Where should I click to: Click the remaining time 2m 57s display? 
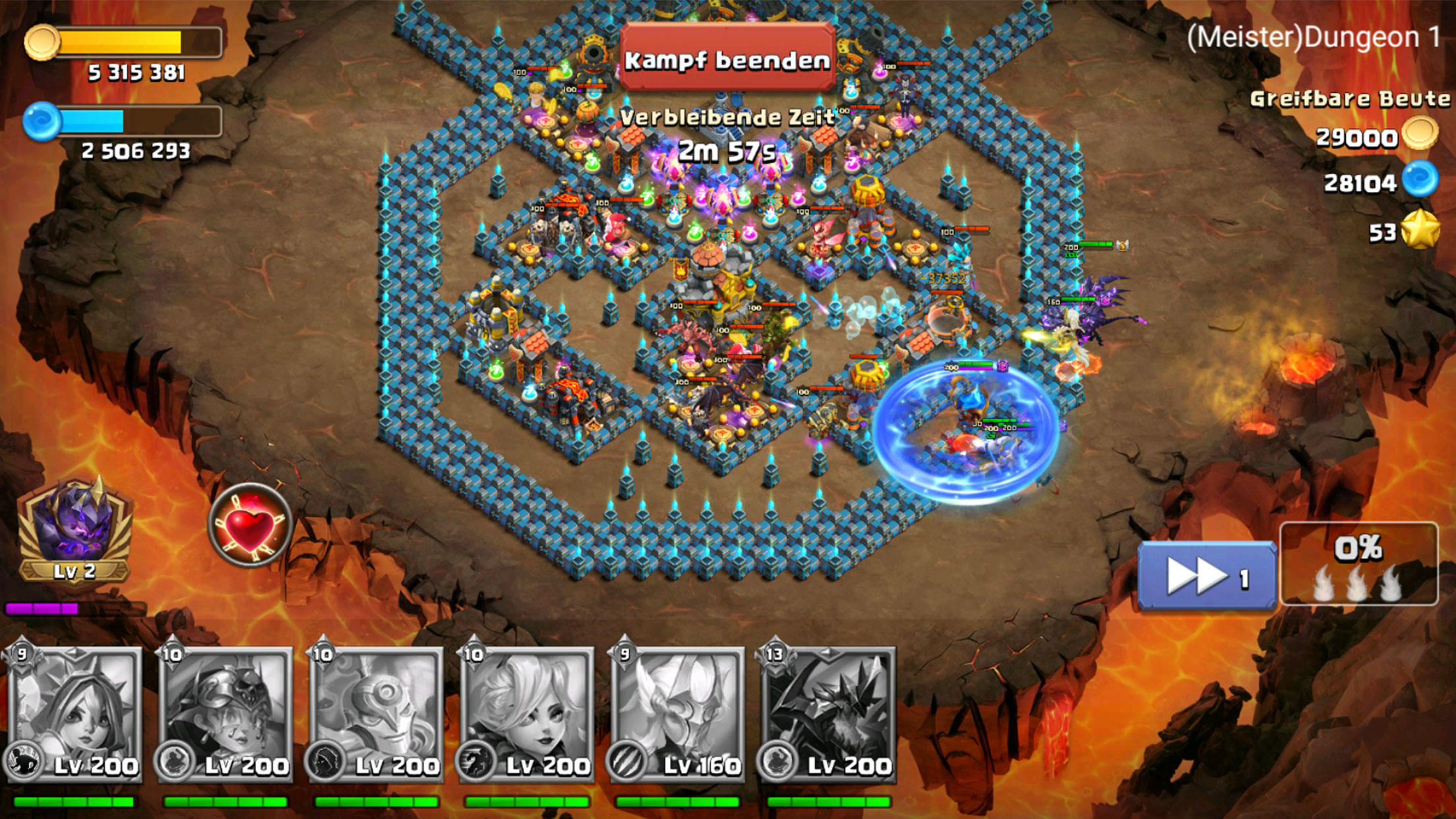[725, 149]
